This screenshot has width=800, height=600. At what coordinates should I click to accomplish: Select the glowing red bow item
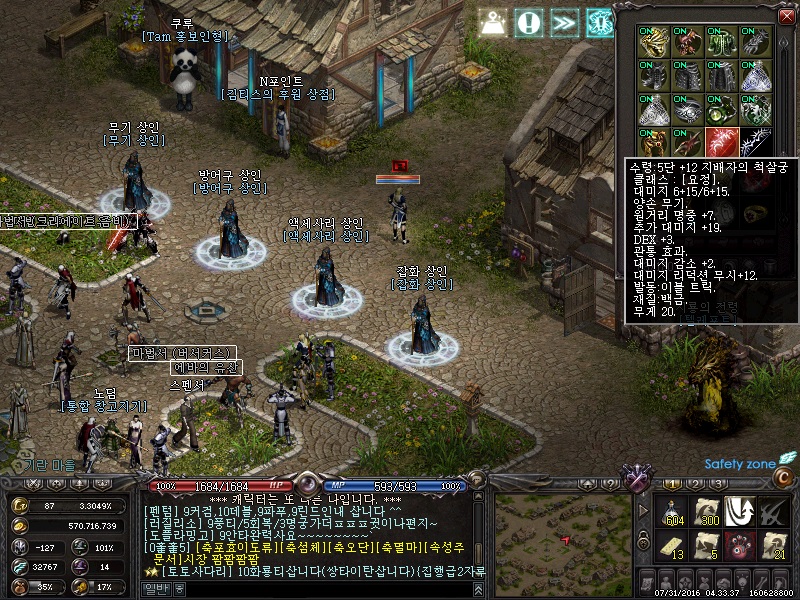pyautogui.click(x=721, y=141)
